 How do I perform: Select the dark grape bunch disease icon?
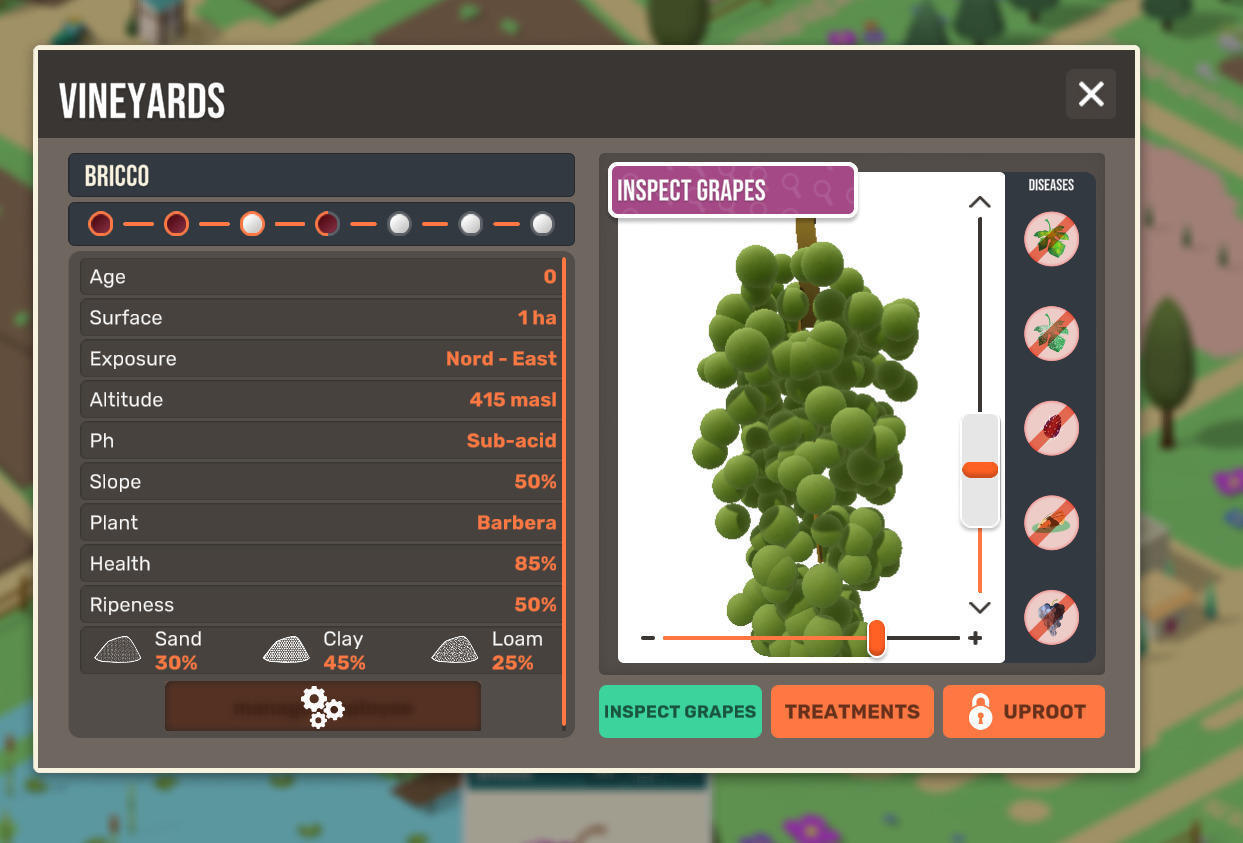point(1051,617)
